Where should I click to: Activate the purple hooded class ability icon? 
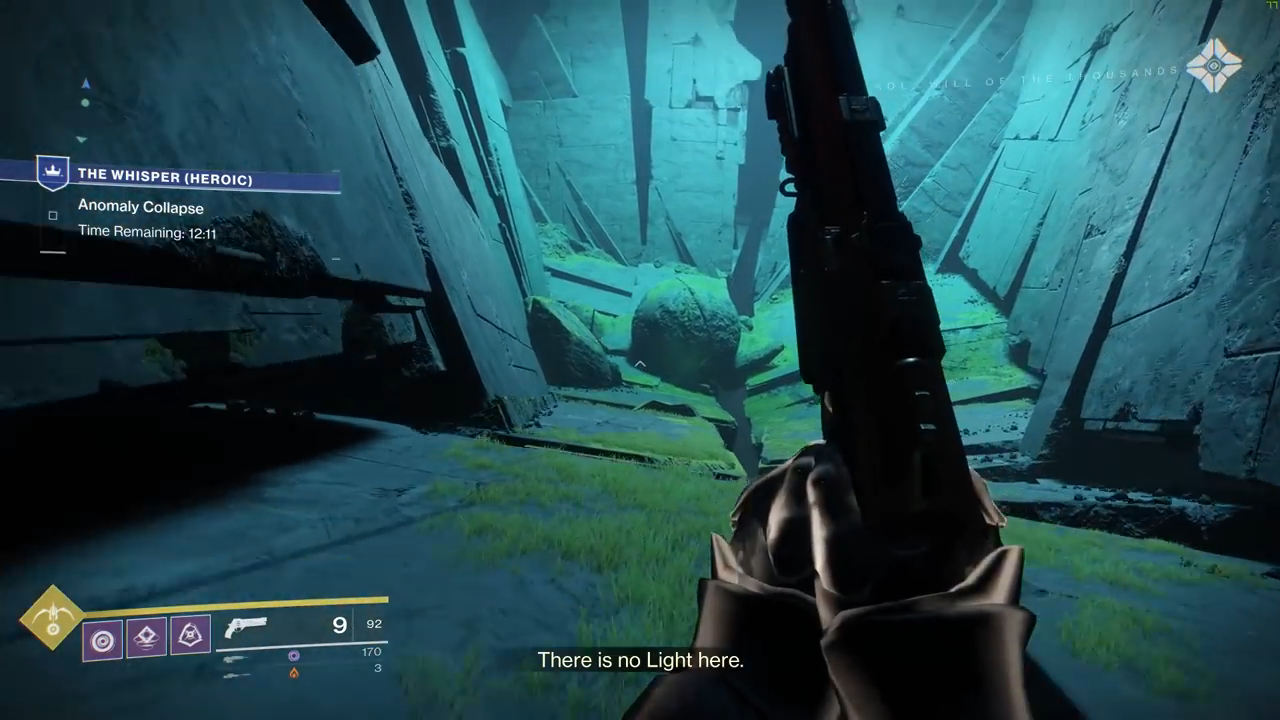pyautogui.click(x=190, y=635)
